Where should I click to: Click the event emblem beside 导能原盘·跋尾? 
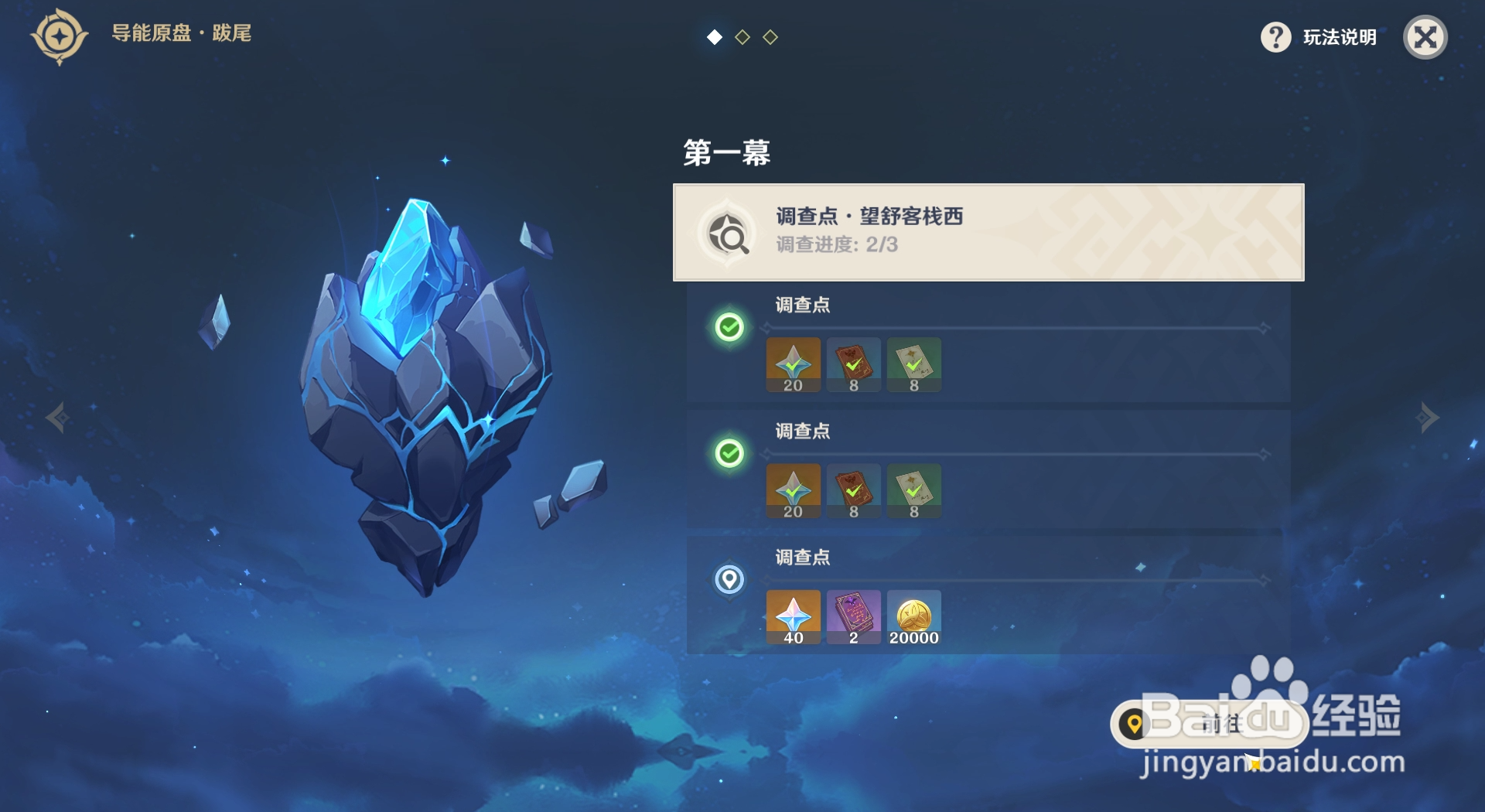[59, 36]
